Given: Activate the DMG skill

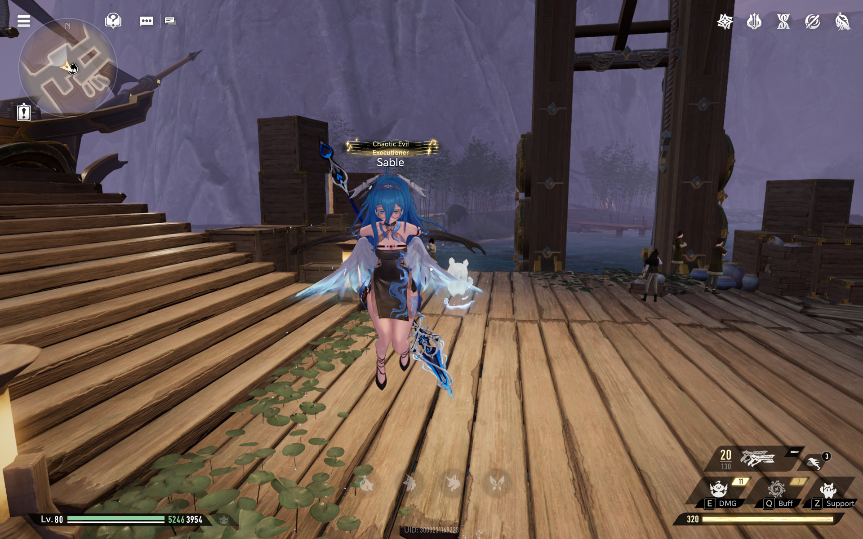Looking at the screenshot, I should [720, 491].
